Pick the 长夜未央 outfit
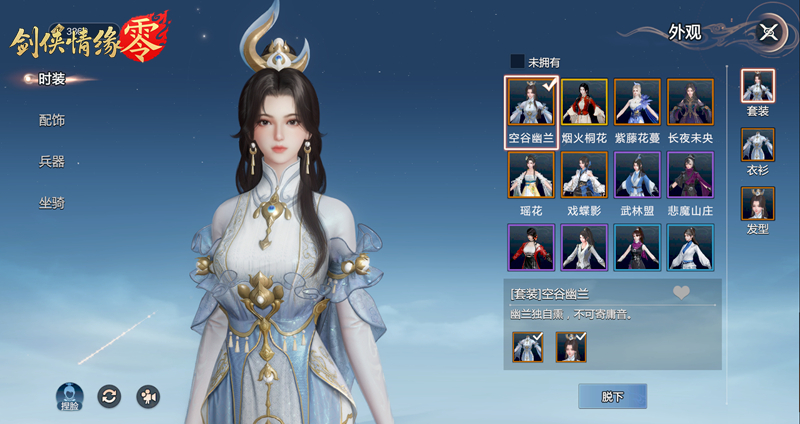The image size is (800, 424). [690, 103]
